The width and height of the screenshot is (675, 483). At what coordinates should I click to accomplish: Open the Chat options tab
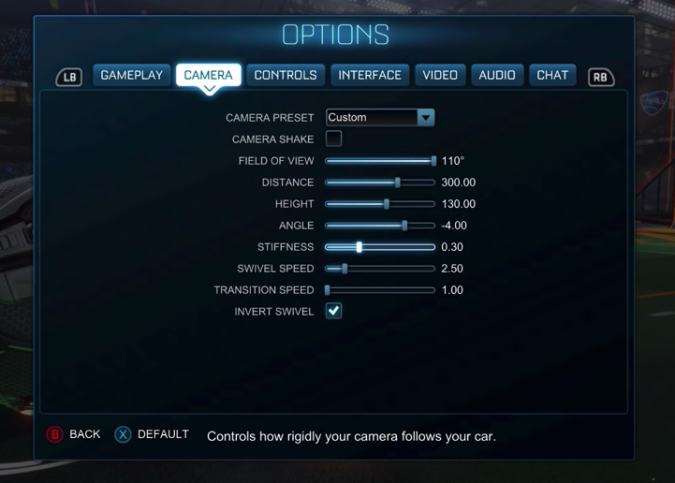(552, 75)
